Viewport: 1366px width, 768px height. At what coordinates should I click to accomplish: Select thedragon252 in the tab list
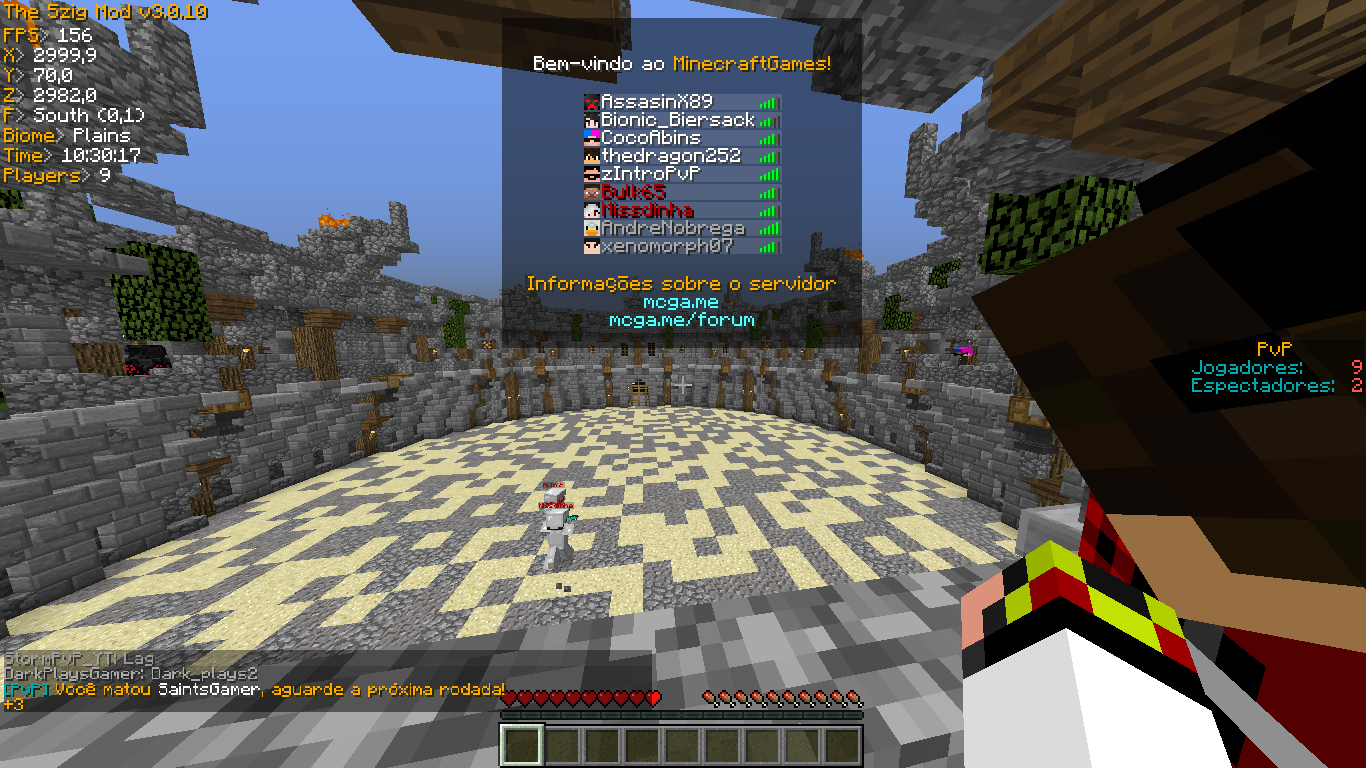[671, 156]
